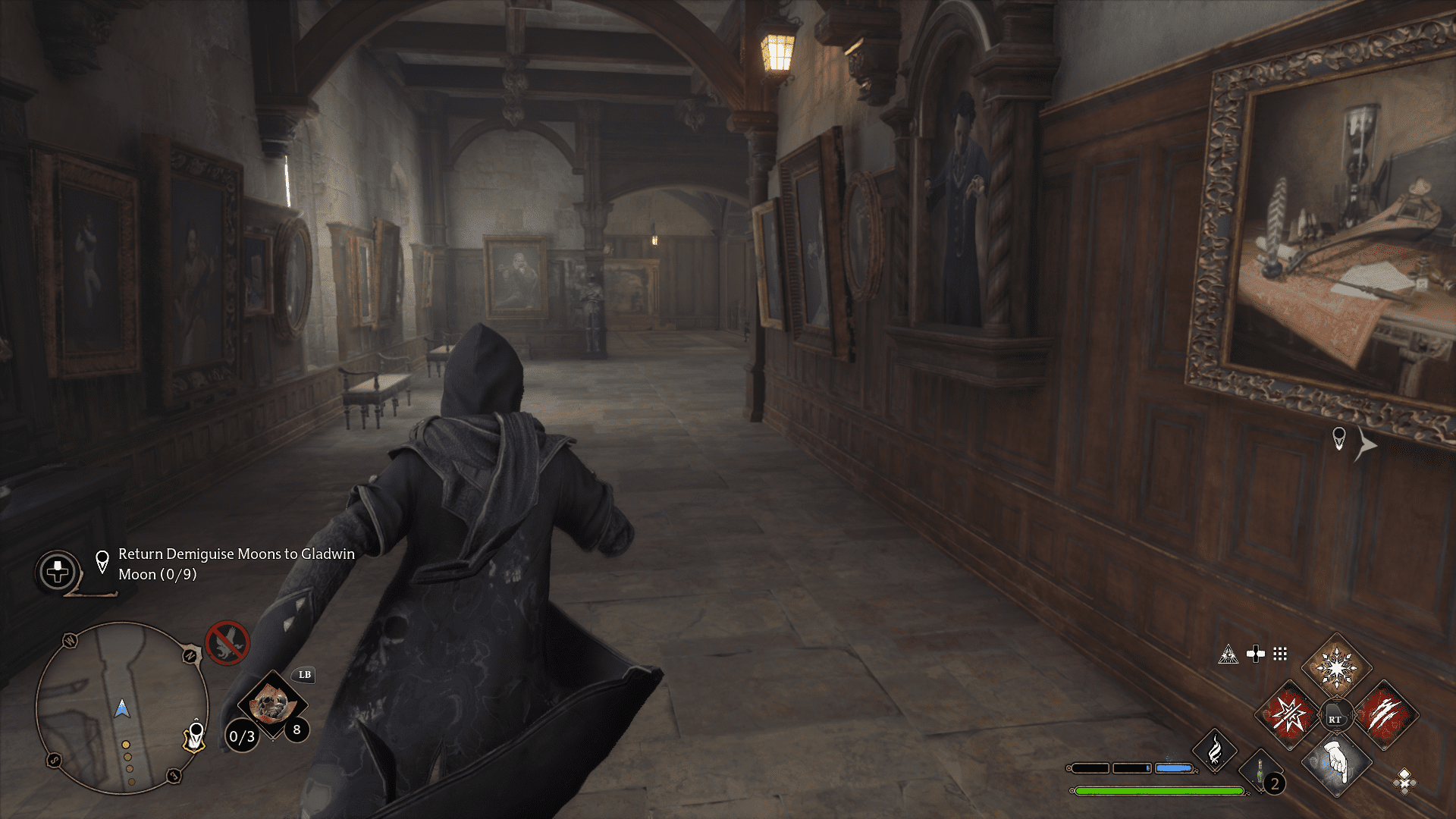This screenshot has height=819, width=1456.
Task: Click the grid dots icon near the spells
Action: (1279, 654)
